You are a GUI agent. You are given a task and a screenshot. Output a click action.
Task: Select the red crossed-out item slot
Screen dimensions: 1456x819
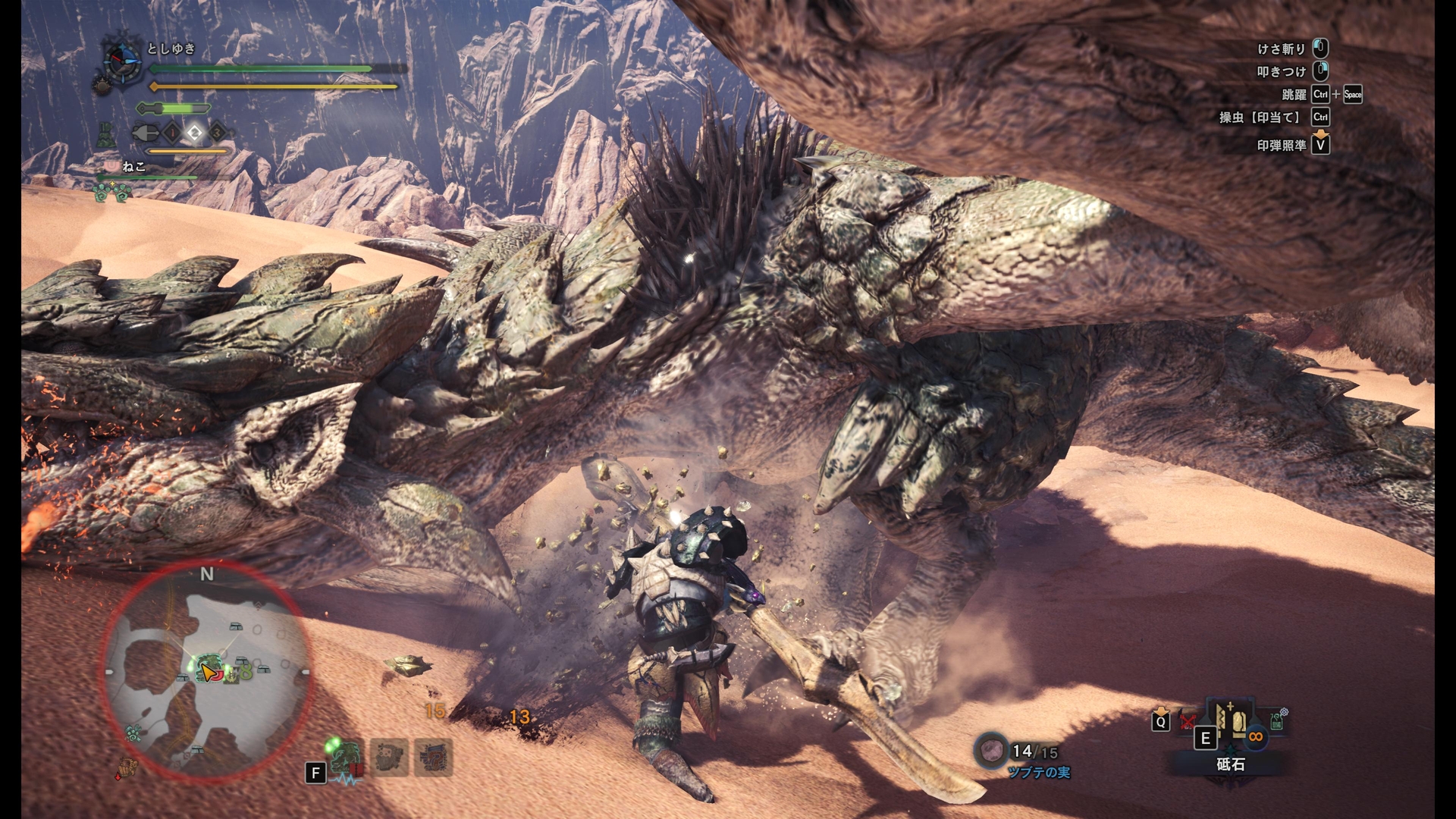pos(1188,720)
